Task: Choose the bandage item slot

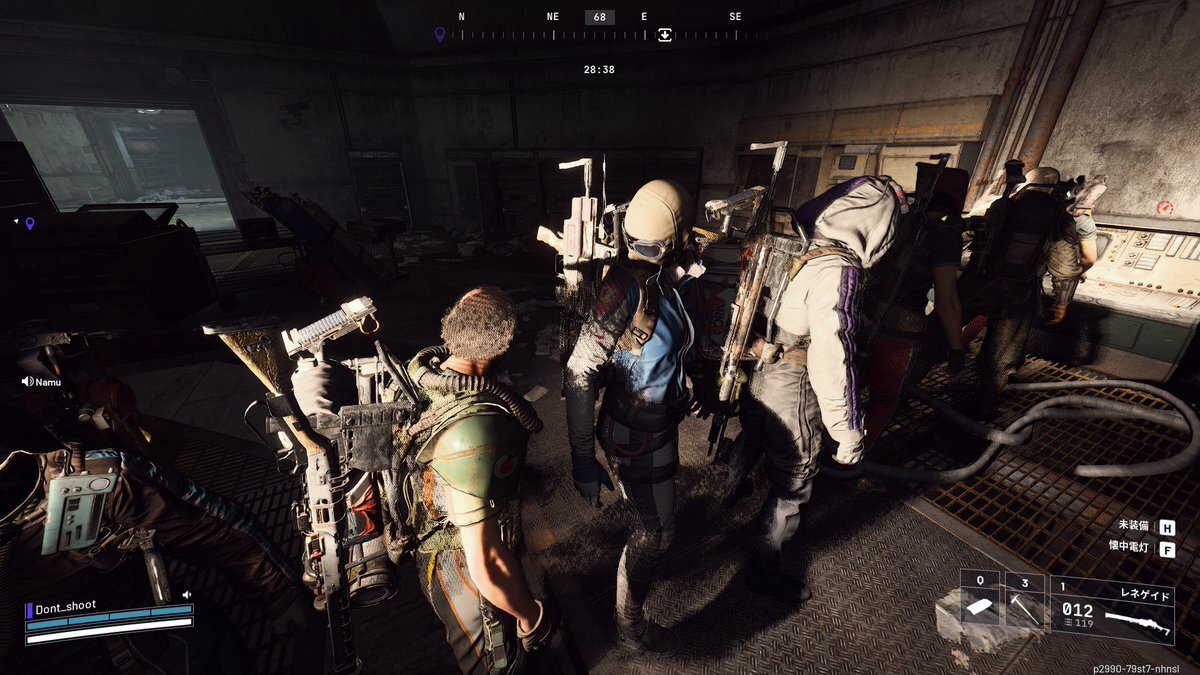Action: (980, 606)
